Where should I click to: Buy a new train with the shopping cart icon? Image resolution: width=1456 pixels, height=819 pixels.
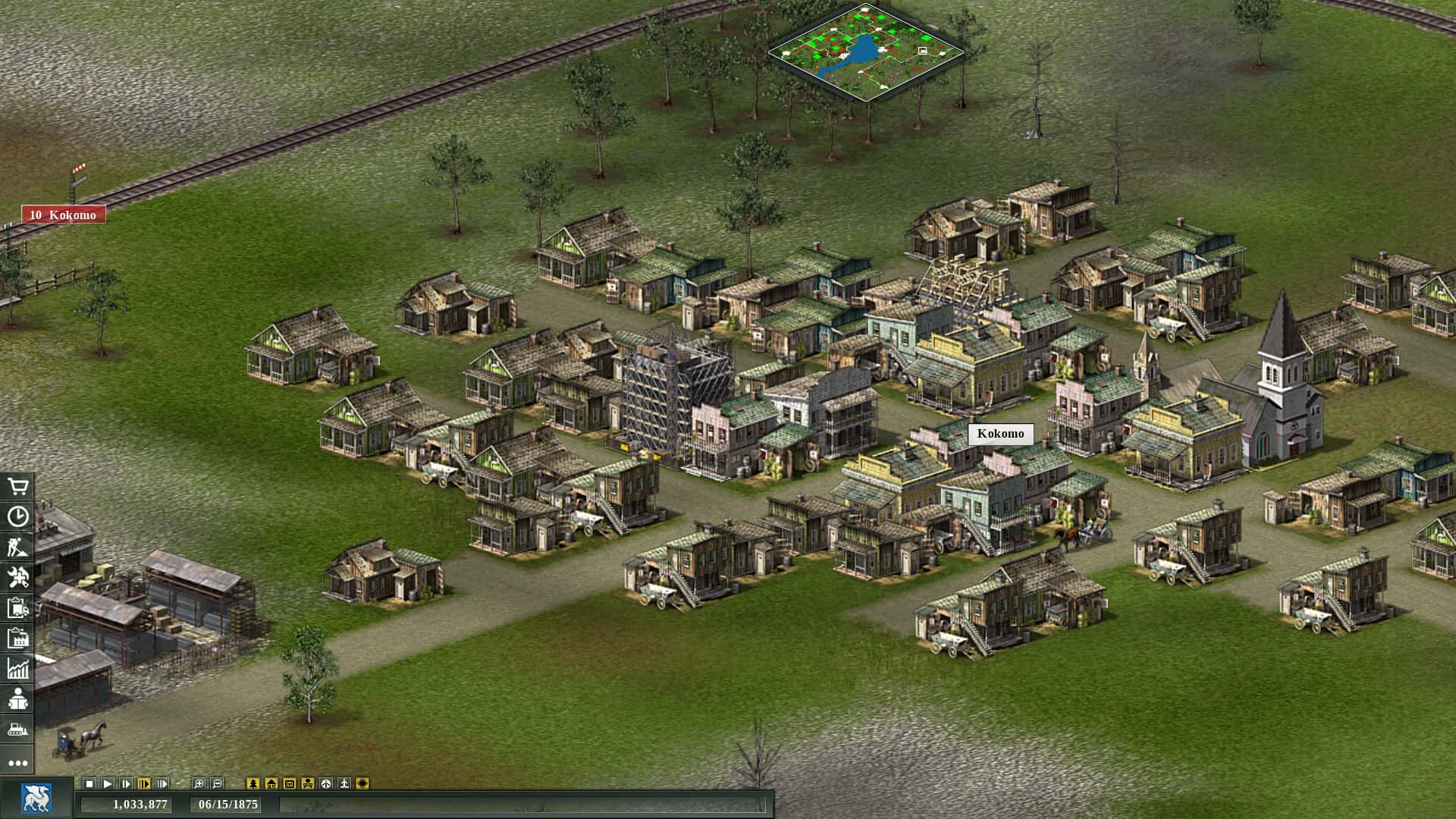(18, 485)
